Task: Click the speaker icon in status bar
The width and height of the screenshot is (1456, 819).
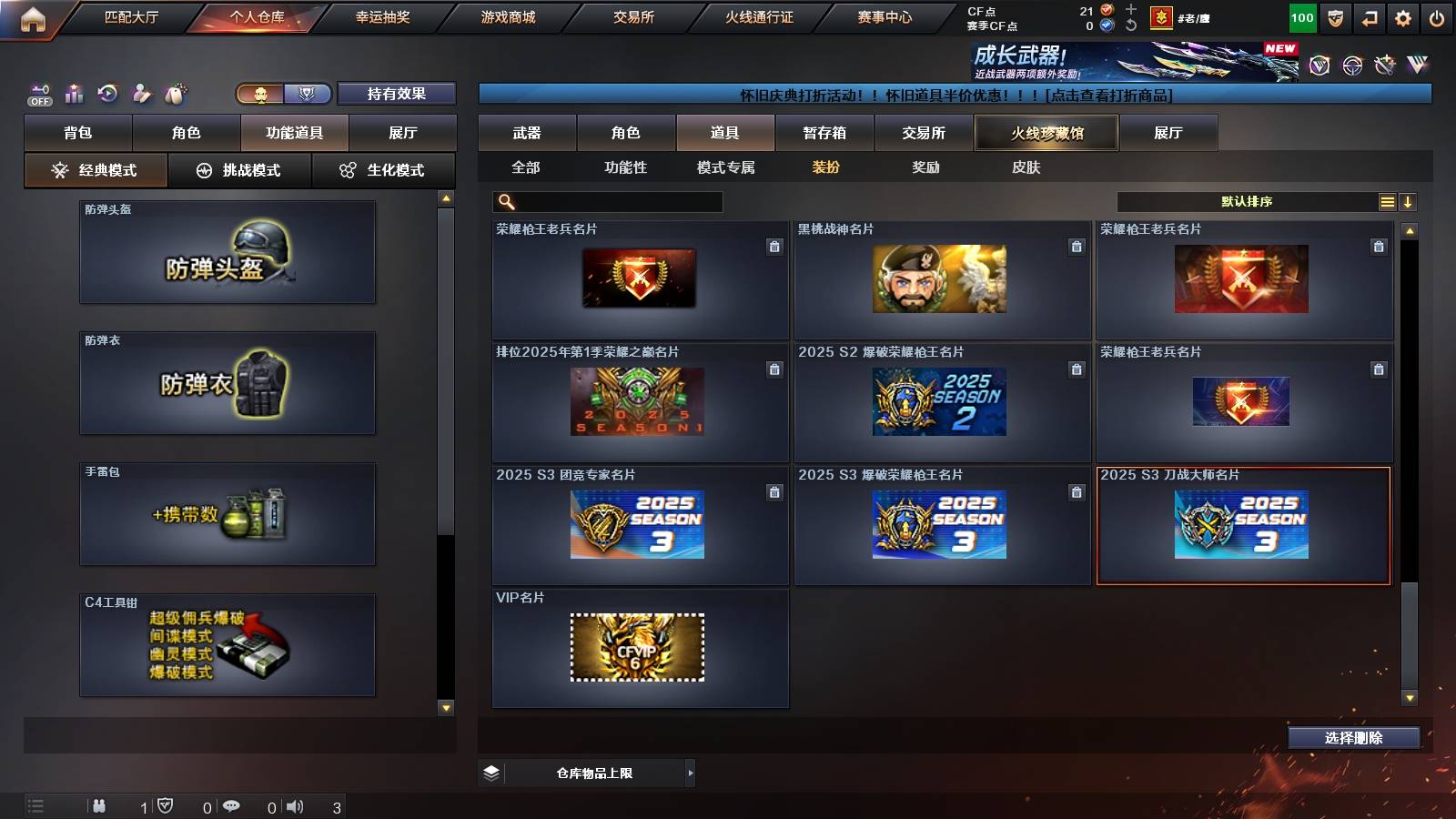Action: 294,805
